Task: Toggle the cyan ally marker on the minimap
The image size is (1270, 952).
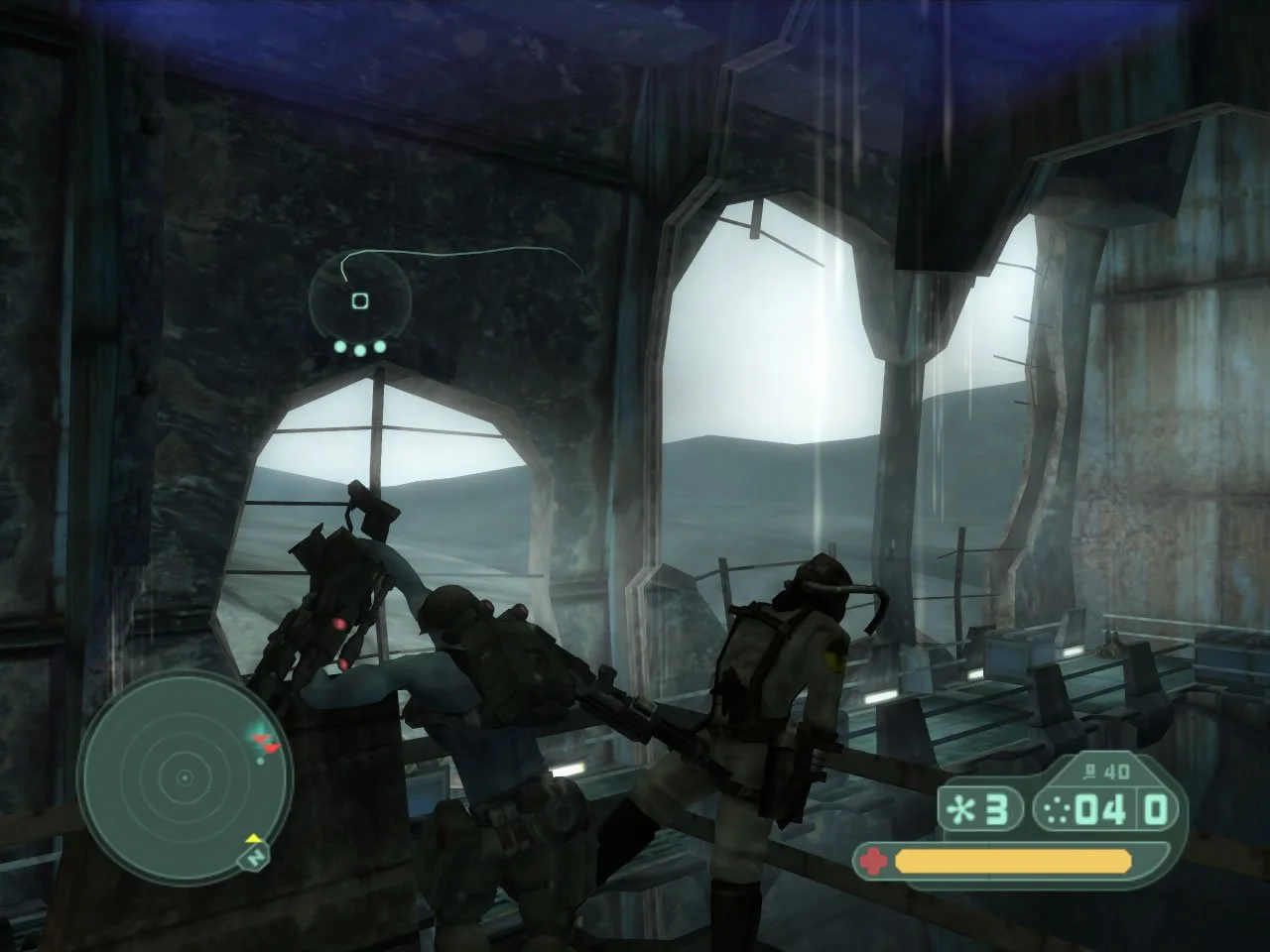Action: (259, 728)
